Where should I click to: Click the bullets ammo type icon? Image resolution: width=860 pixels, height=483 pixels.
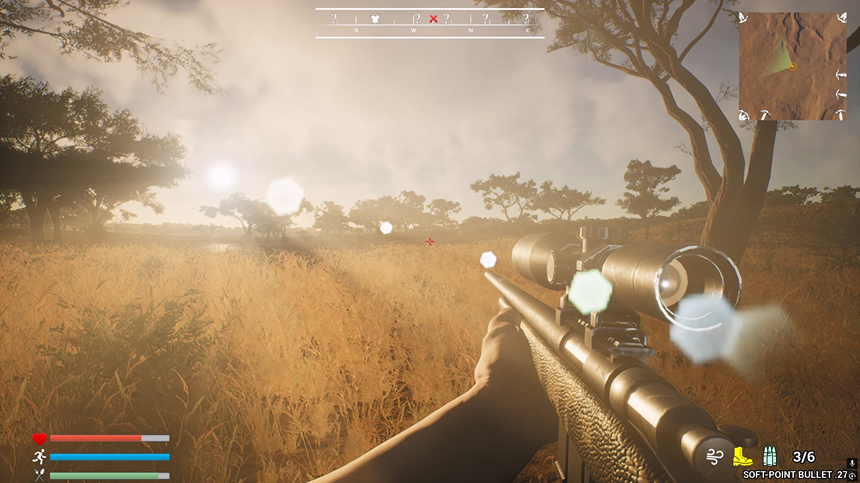point(770,456)
